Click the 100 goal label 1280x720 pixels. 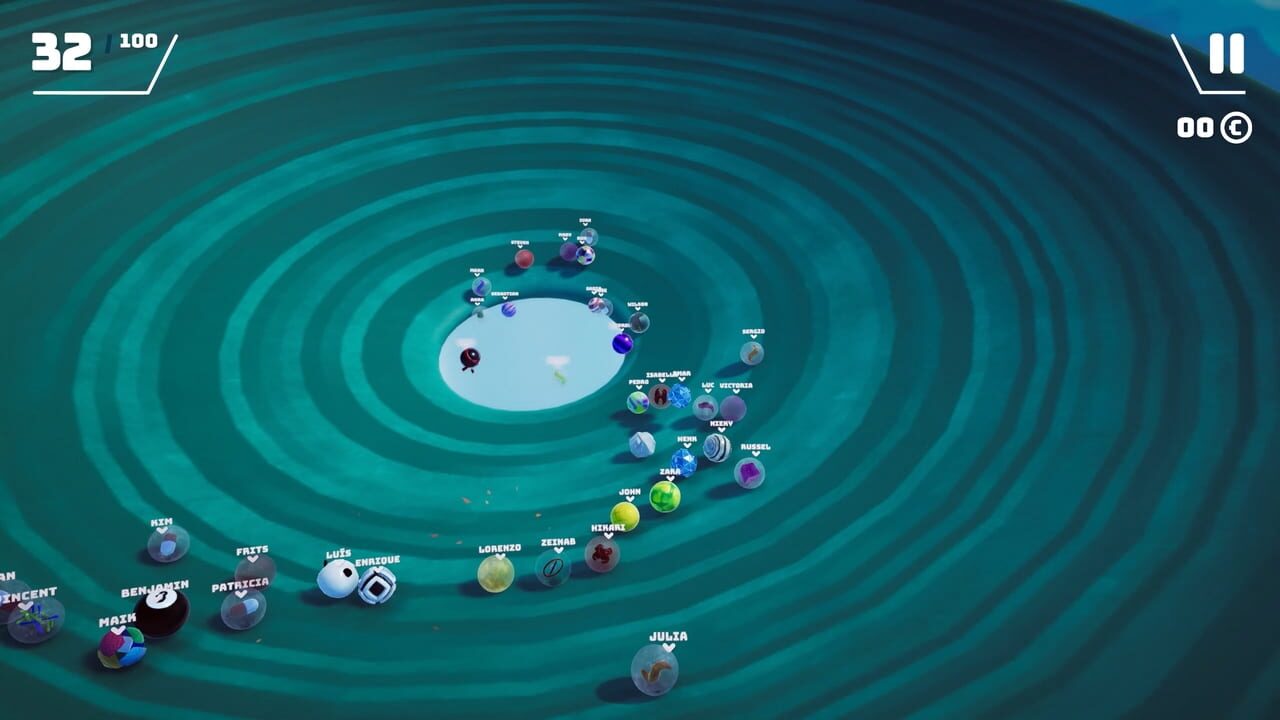[138, 42]
